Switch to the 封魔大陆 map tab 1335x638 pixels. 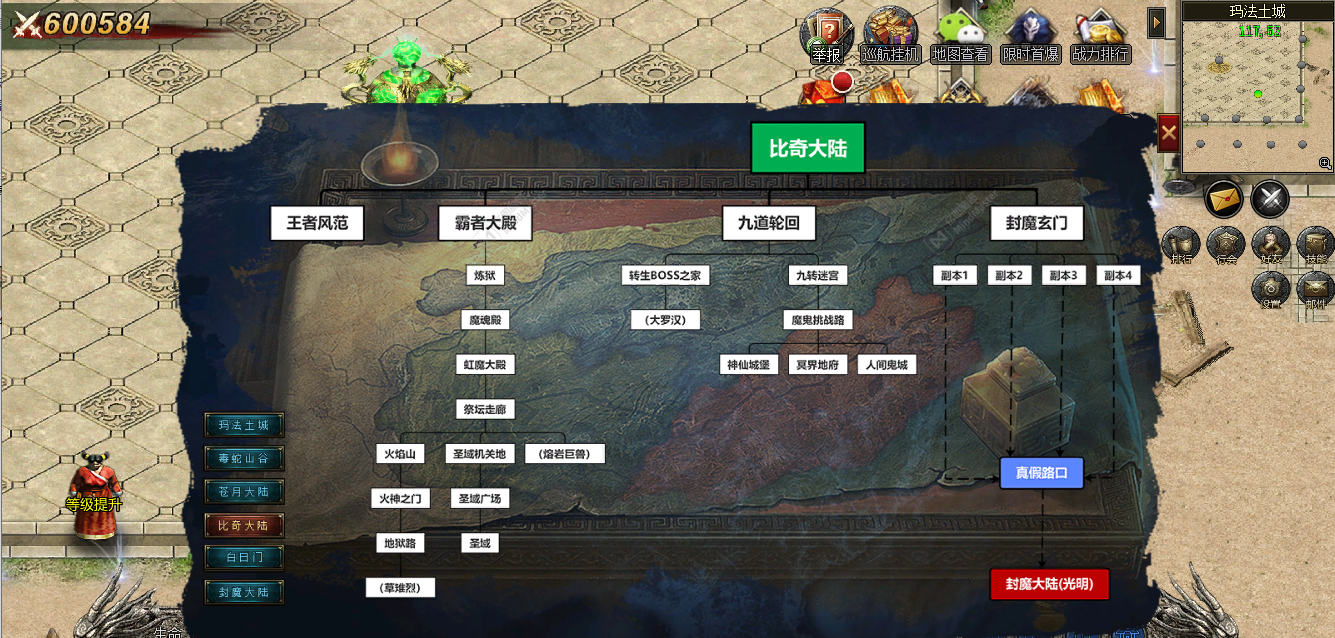(x=243, y=592)
